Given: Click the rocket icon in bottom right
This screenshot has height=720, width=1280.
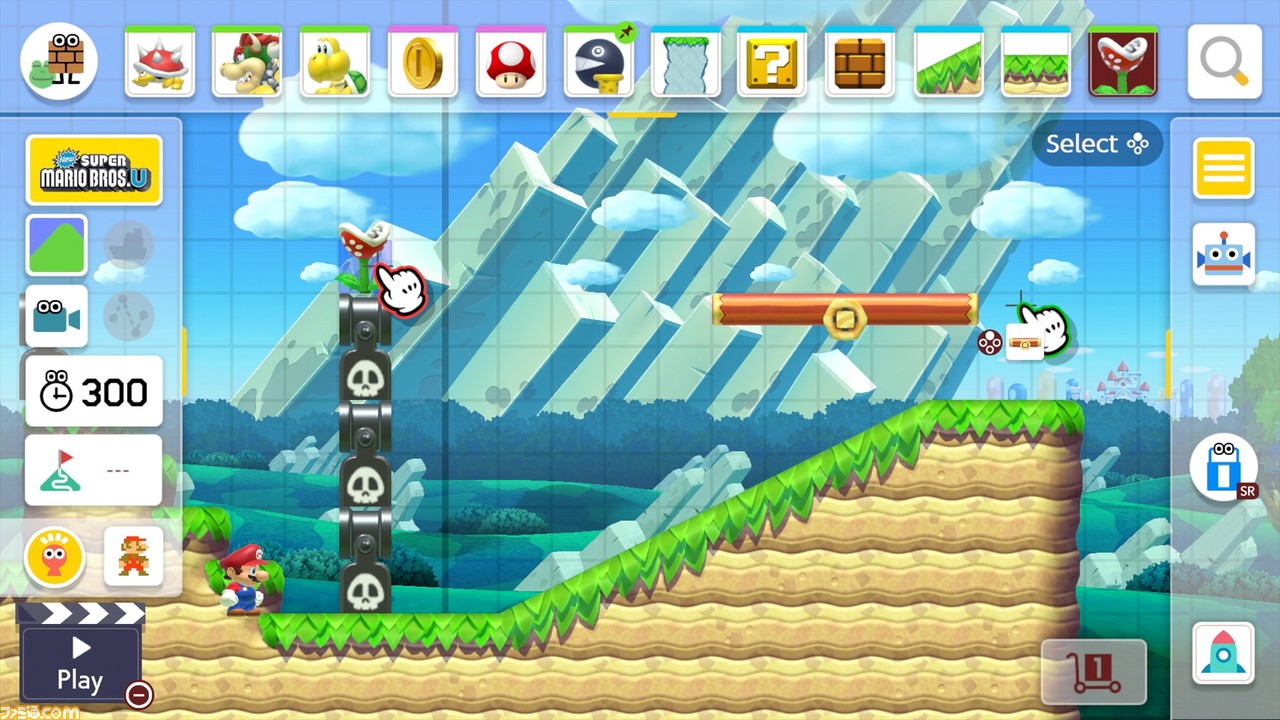Looking at the screenshot, I should click(1222, 652).
